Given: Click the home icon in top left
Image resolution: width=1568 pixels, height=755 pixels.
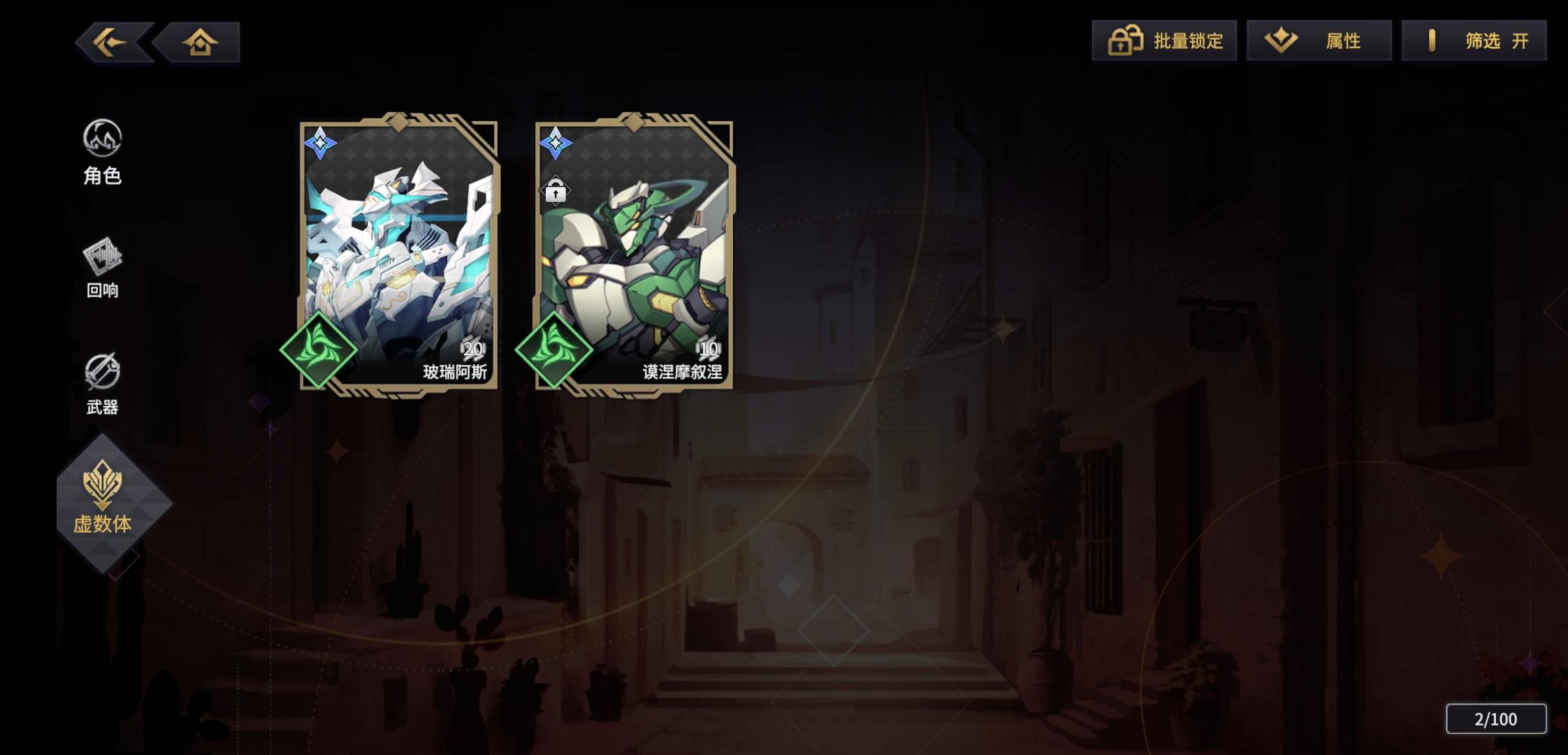Looking at the screenshot, I should click(x=199, y=41).
